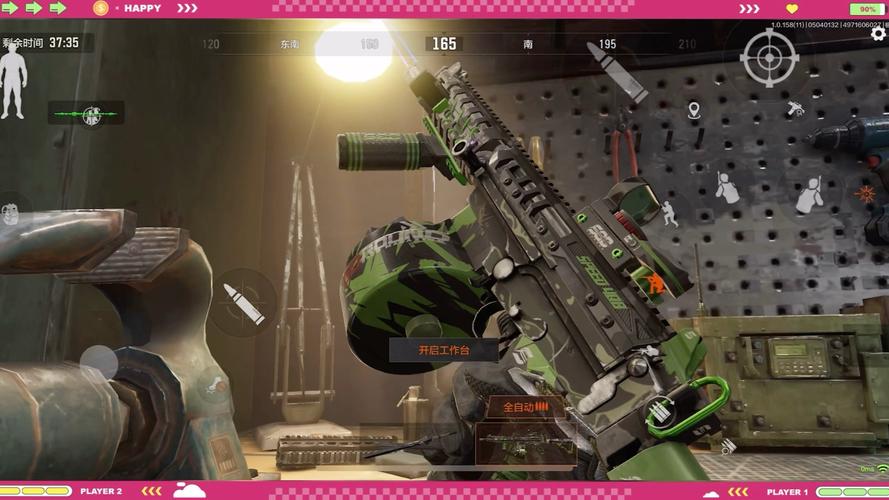
Task: Click the HAPPY coin badge in overlay
Action: point(101,8)
